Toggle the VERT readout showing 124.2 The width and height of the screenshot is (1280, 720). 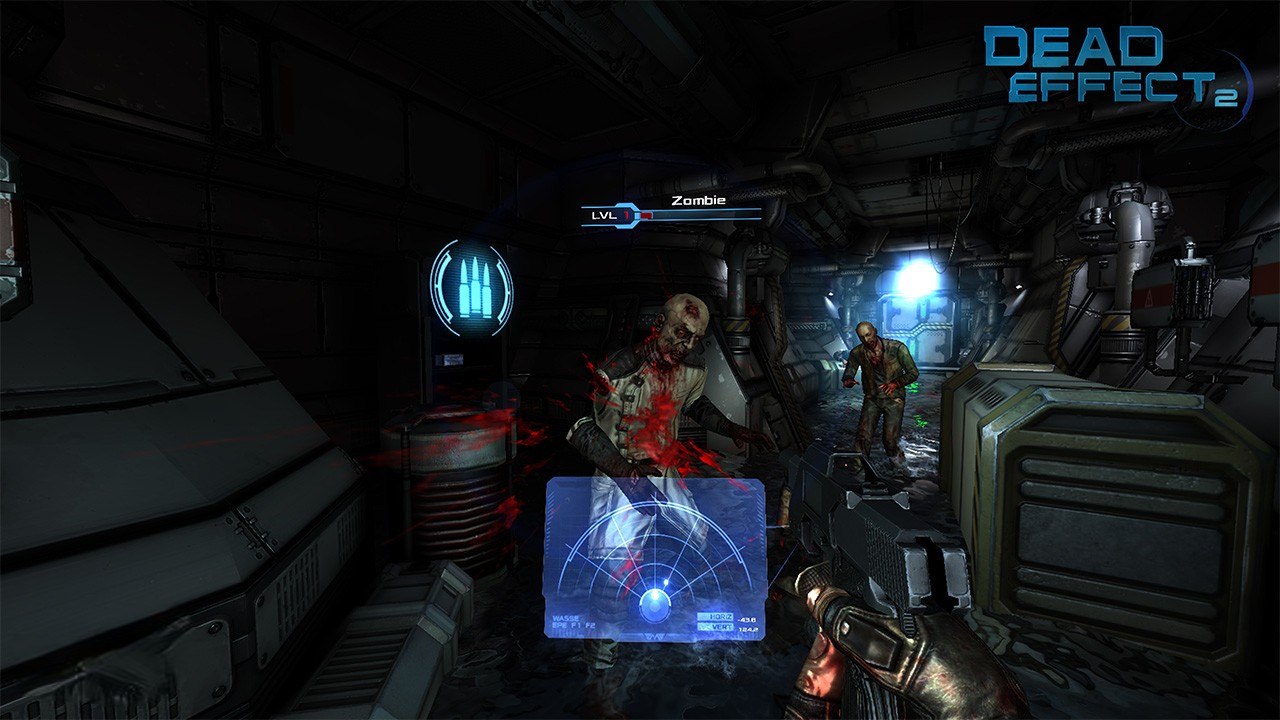coord(748,628)
